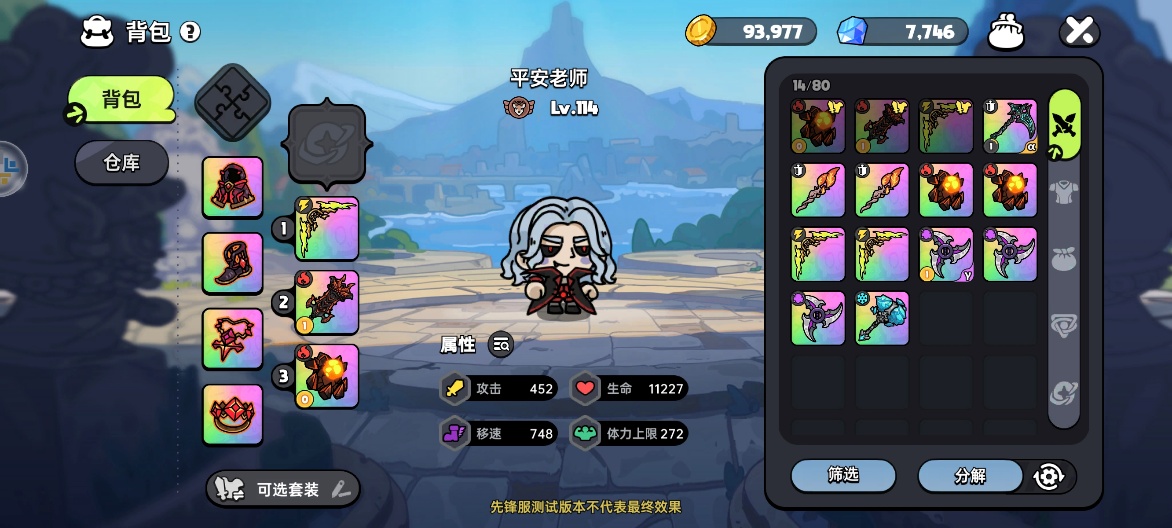The height and width of the screenshot is (528, 1172).
Task: Switch to the 背包 tab
Action: tap(122, 99)
